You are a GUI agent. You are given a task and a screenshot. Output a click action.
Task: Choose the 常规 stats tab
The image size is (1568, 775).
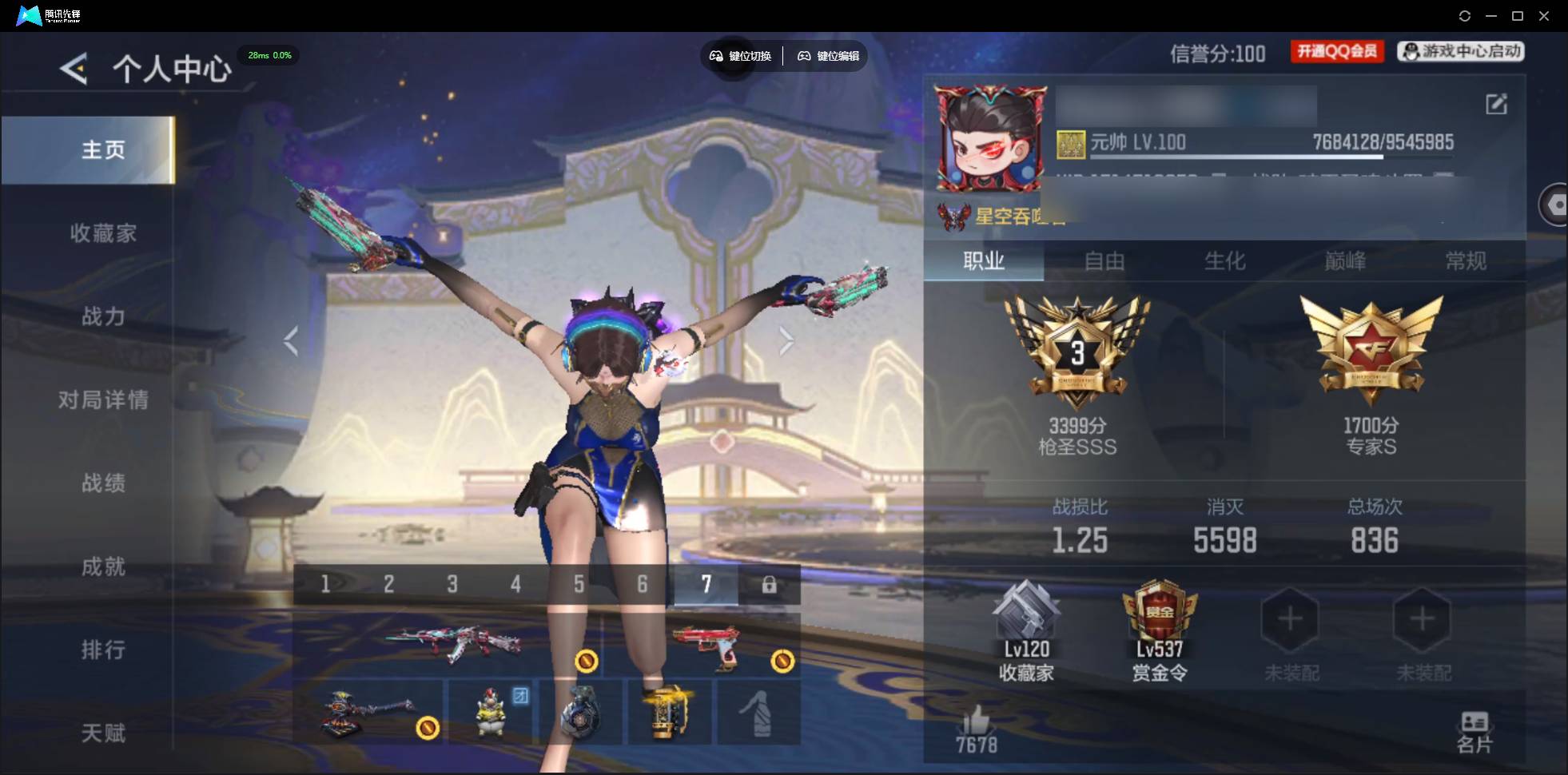click(1466, 261)
